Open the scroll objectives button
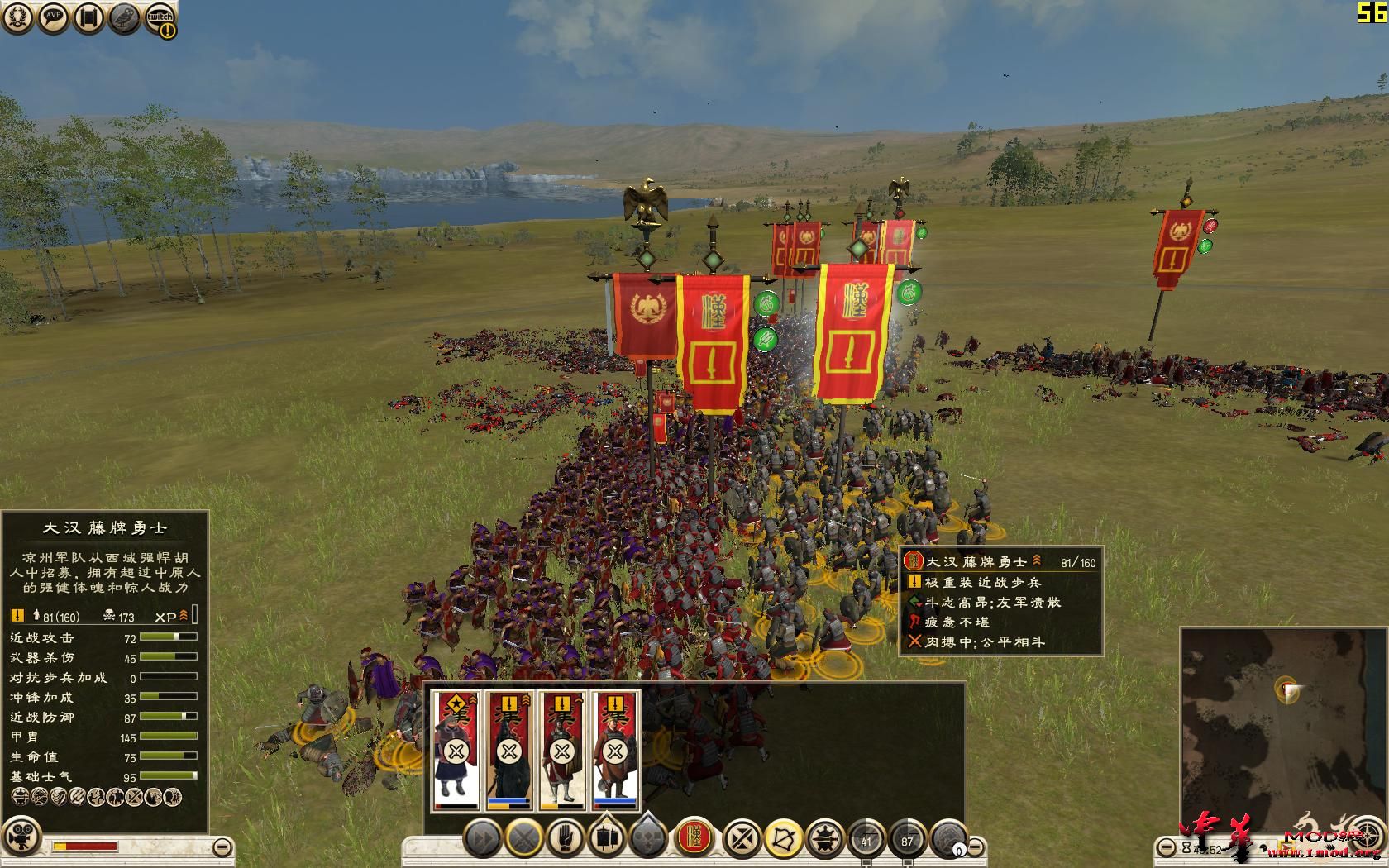This screenshot has width=1389, height=868. 89,18
